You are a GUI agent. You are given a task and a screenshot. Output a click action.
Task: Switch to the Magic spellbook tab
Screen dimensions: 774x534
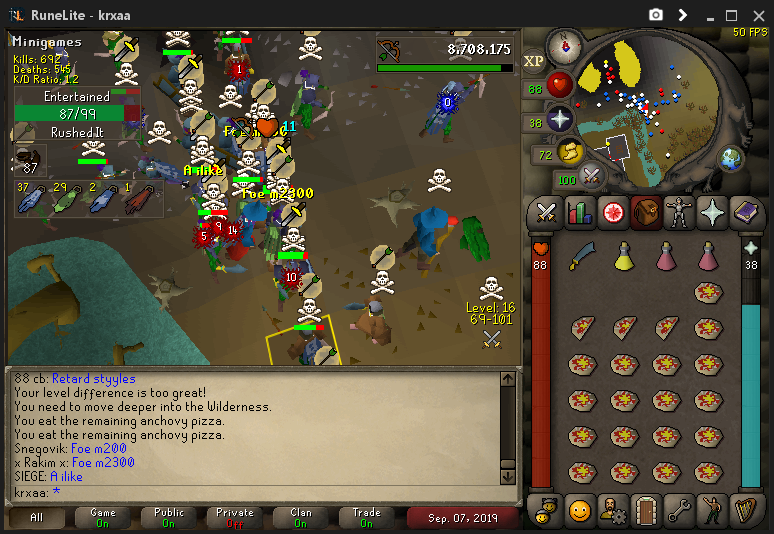(745, 213)
